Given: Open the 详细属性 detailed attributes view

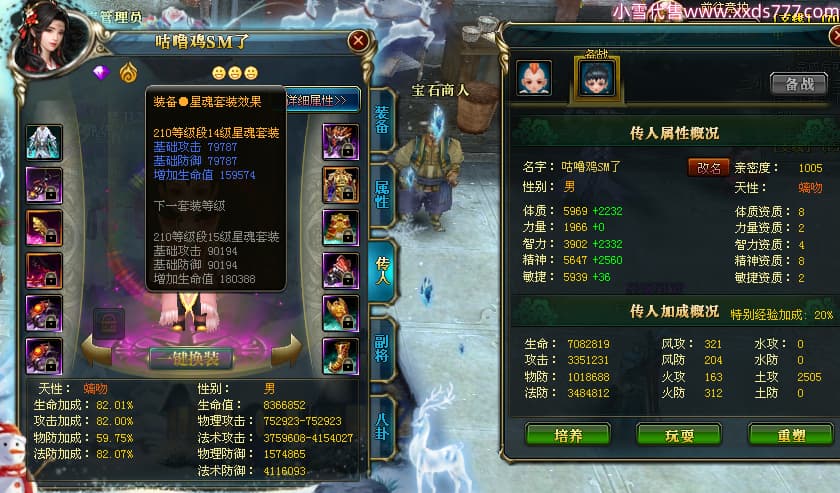Looking at the screenshot, I should (x=322, y=100).
